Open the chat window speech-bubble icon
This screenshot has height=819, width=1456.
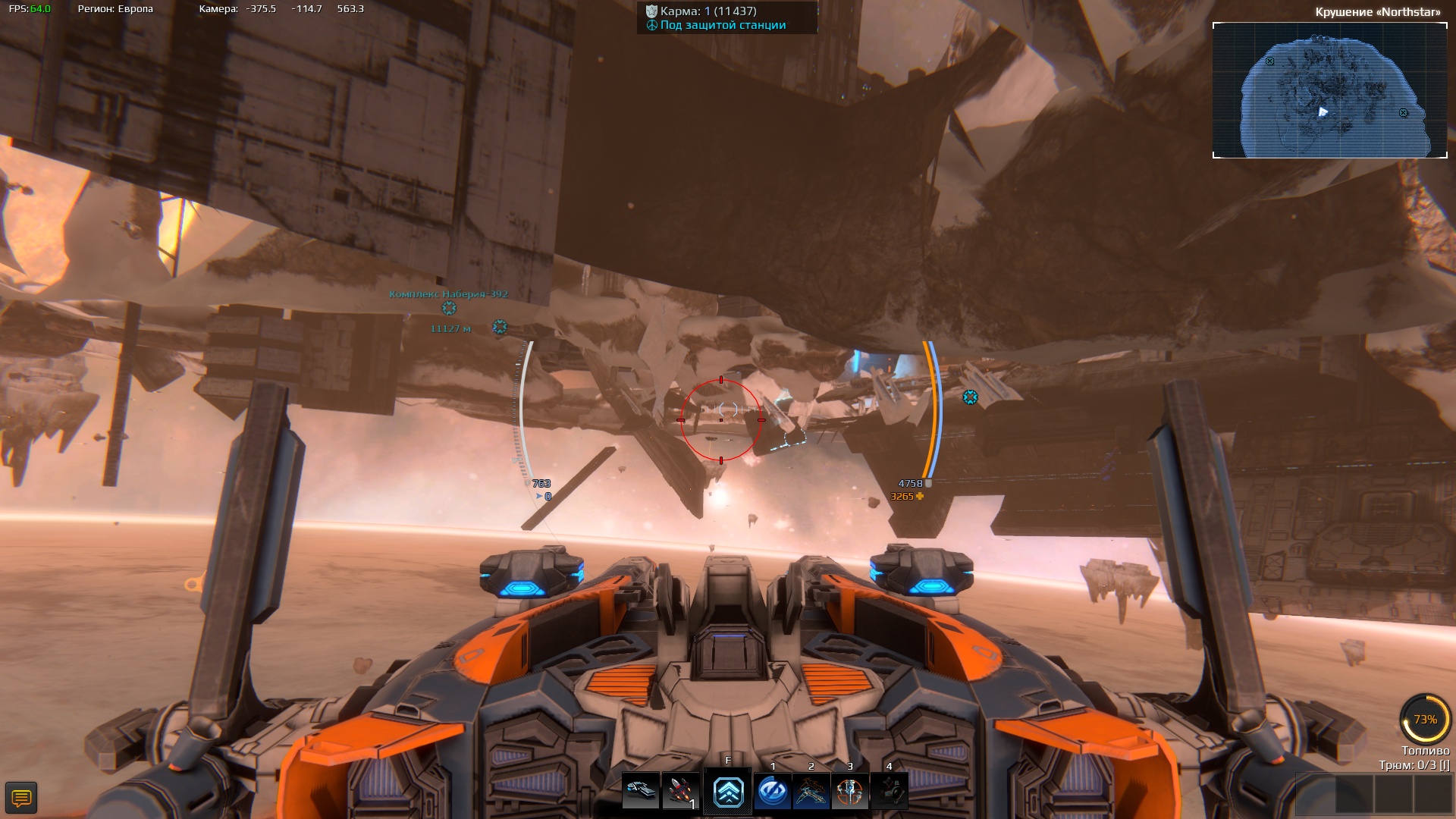click(21, 798)
